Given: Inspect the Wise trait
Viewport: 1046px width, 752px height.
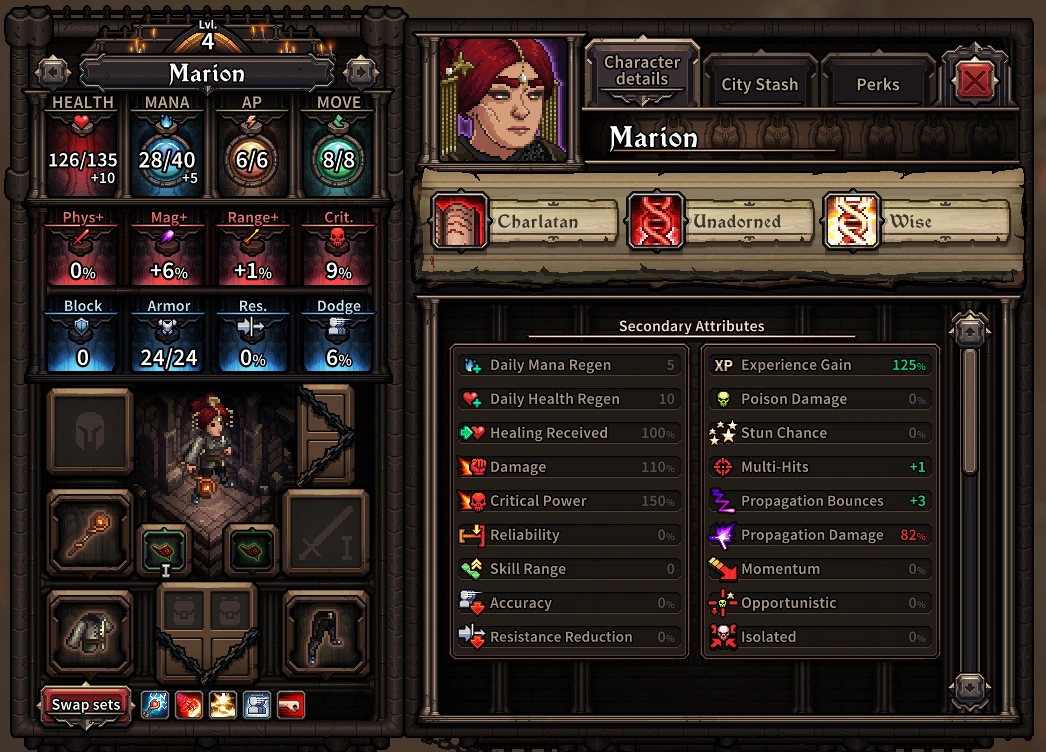Looking at the screenshot, I should (x=916, y=221).
